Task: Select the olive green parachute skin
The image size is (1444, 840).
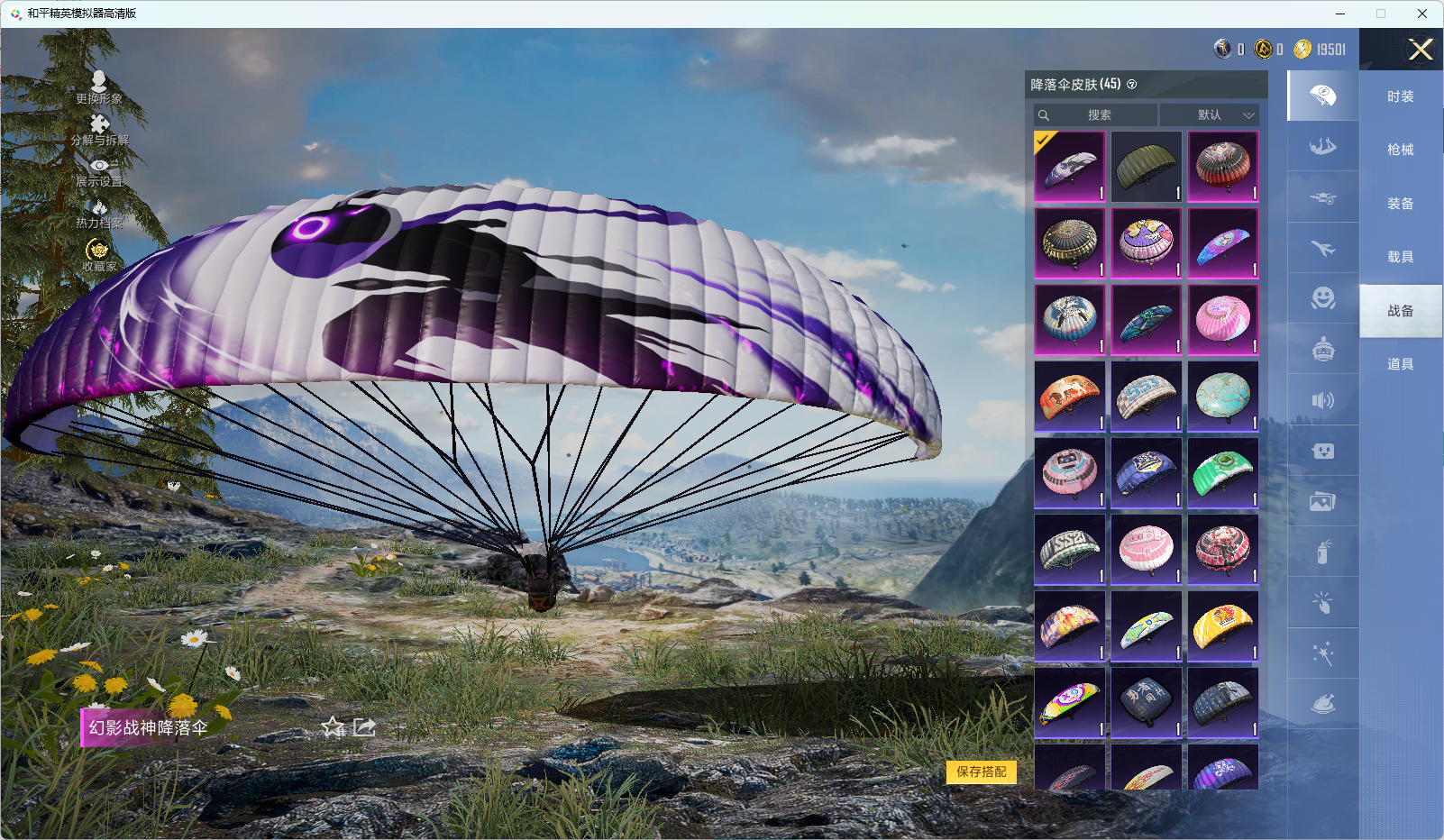Action: (1146, 167)
